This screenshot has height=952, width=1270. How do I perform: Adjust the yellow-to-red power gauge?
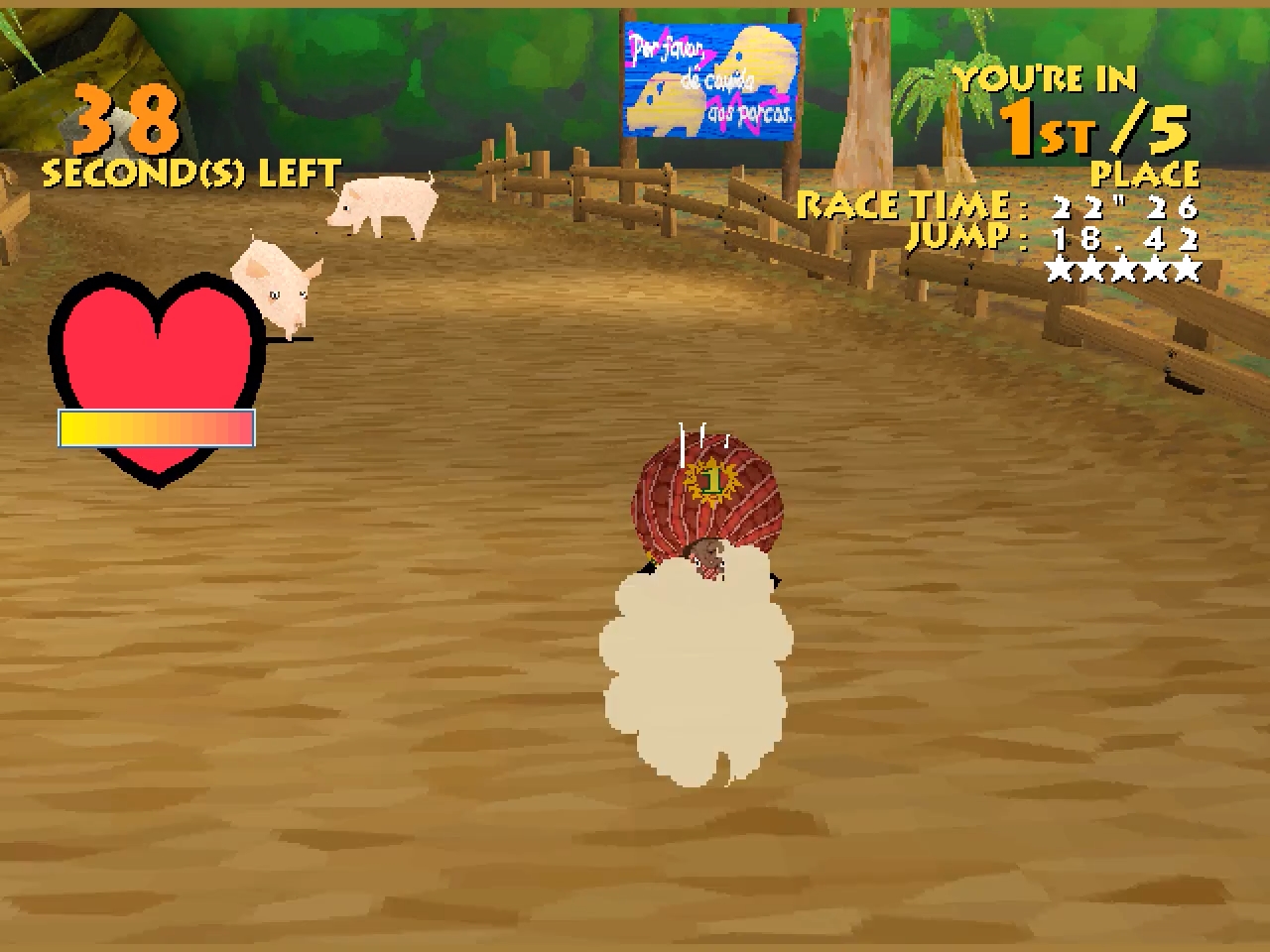coord(156,427)
